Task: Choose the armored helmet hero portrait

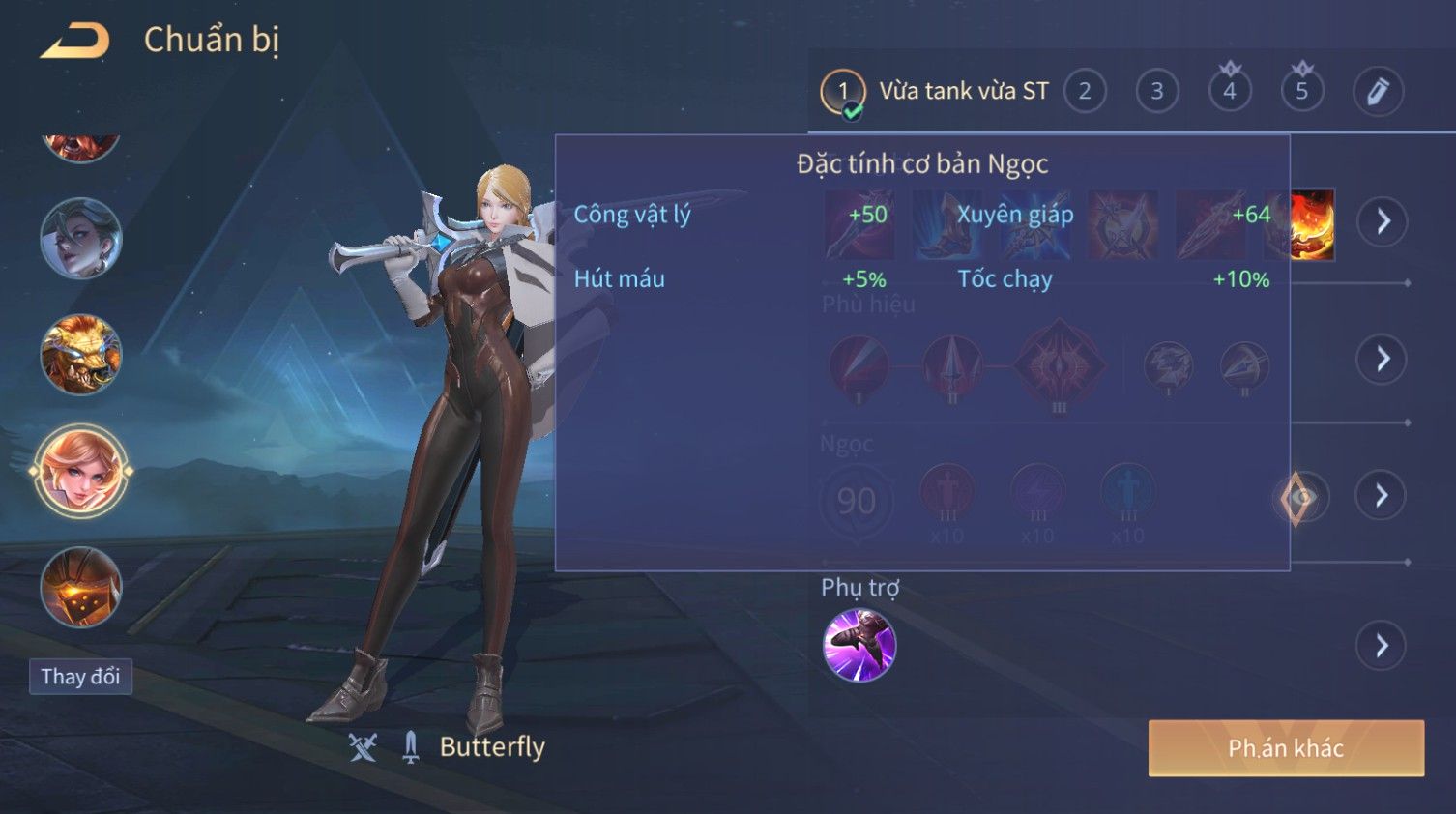Action: click(x=80, y=587)
